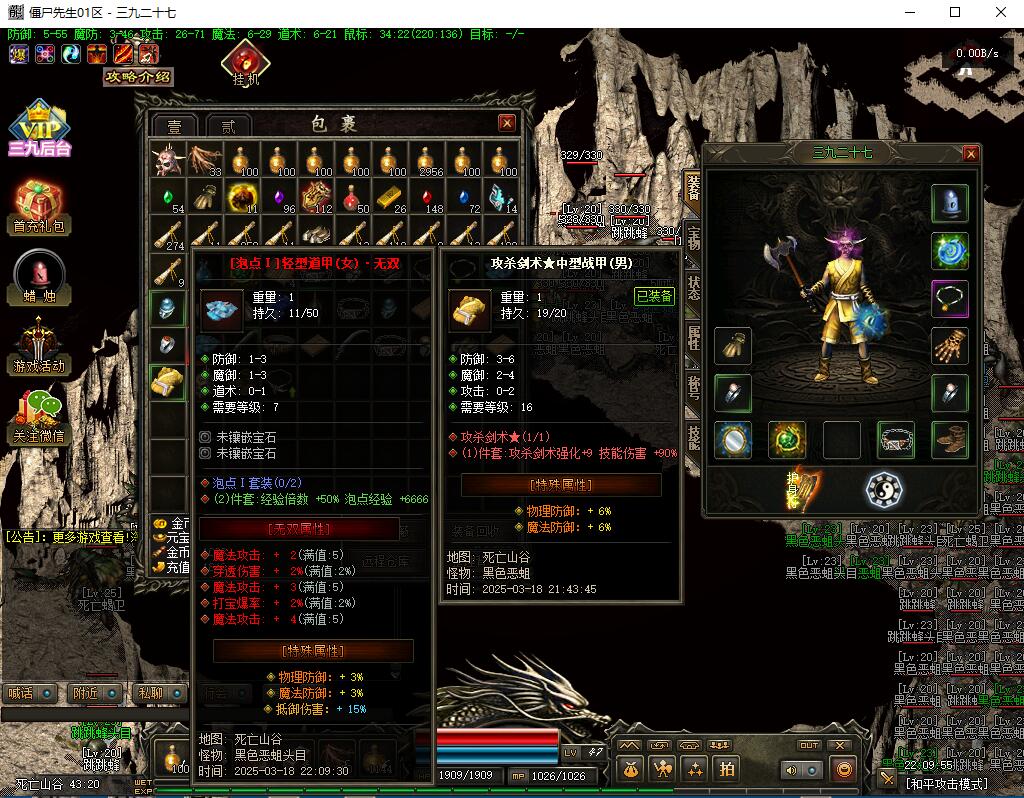The height and width of the screenshot is (798, 1024).
Task: Switch to the 宝物 treasure tab
Action: (693, 238)
